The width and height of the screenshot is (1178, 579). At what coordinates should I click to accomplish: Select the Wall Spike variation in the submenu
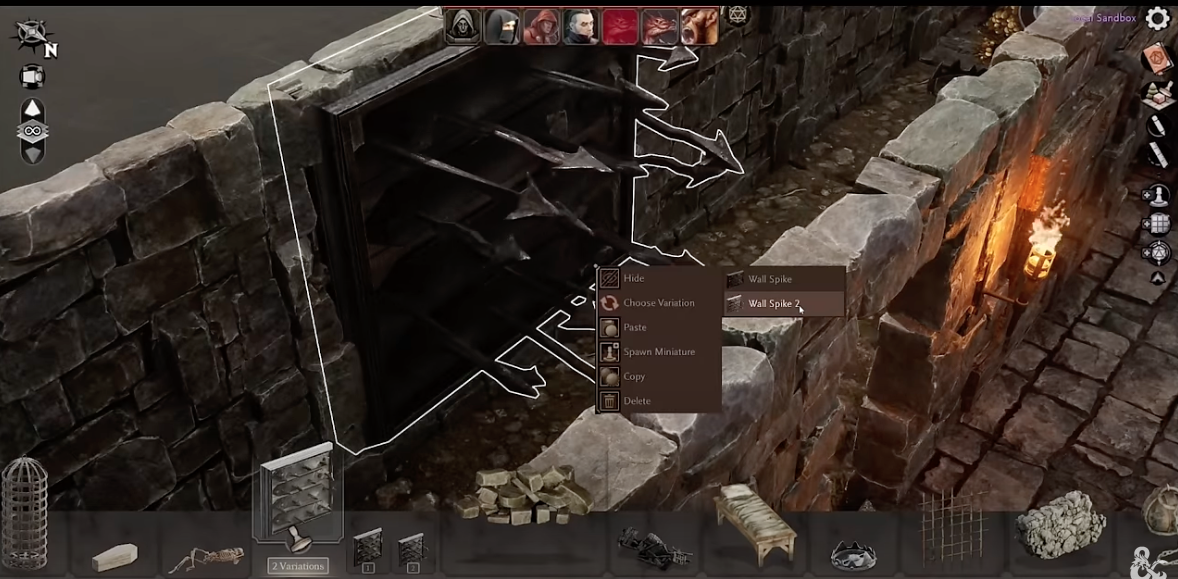769,279
